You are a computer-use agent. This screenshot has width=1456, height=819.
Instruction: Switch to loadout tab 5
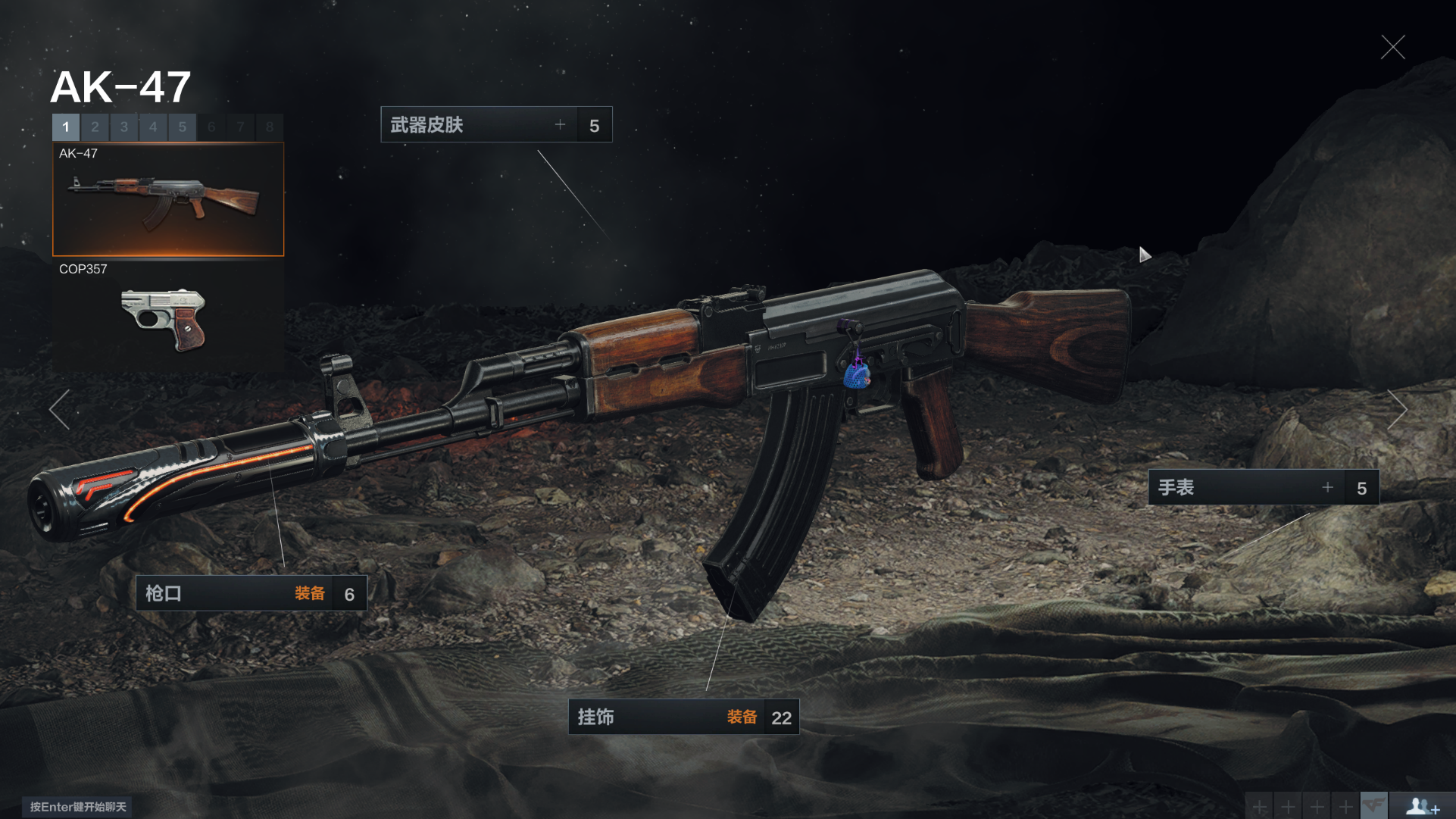pyautogui.click(x=183, y=127)
